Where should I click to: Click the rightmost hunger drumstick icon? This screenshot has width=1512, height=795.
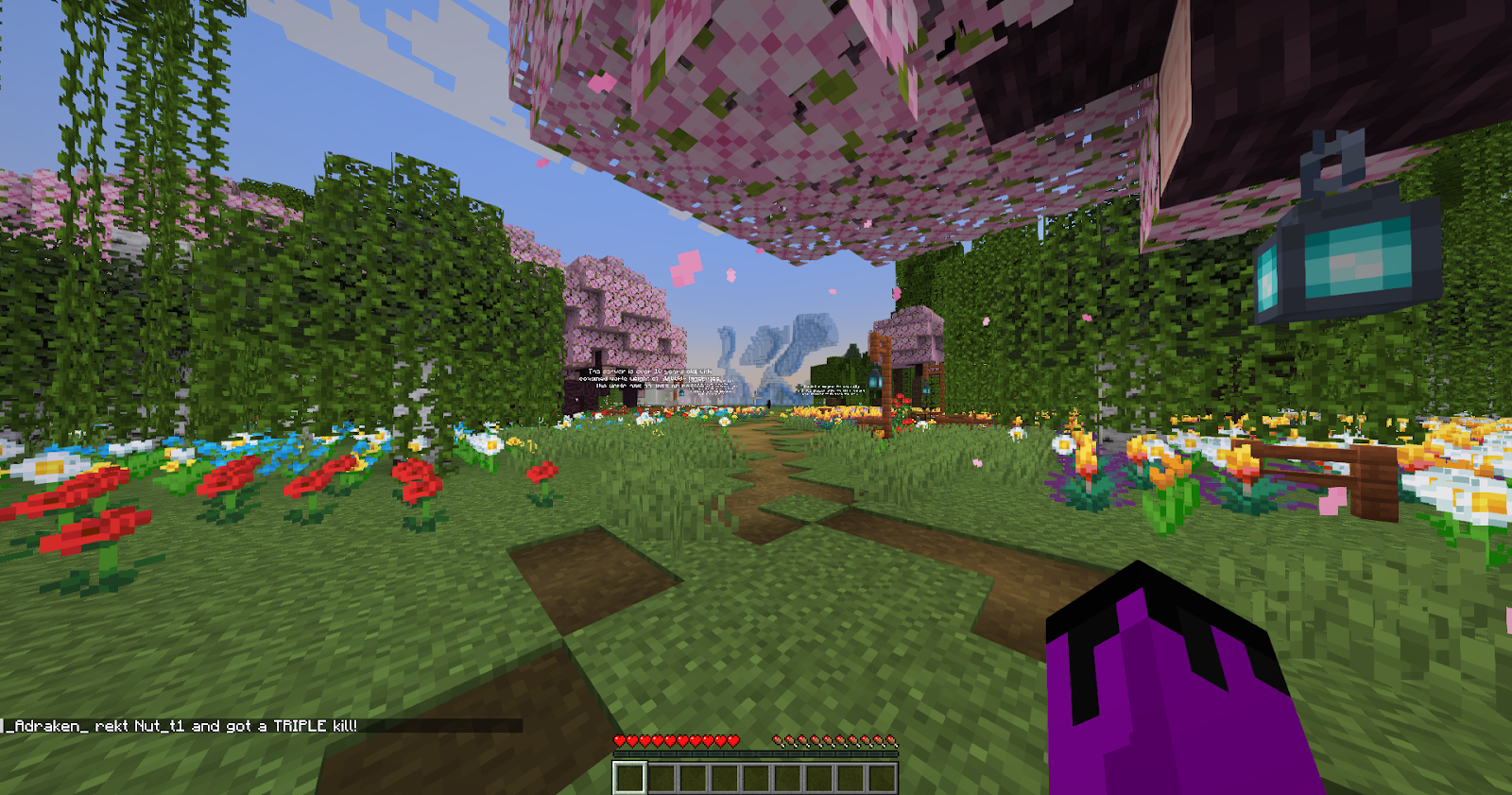893,741
